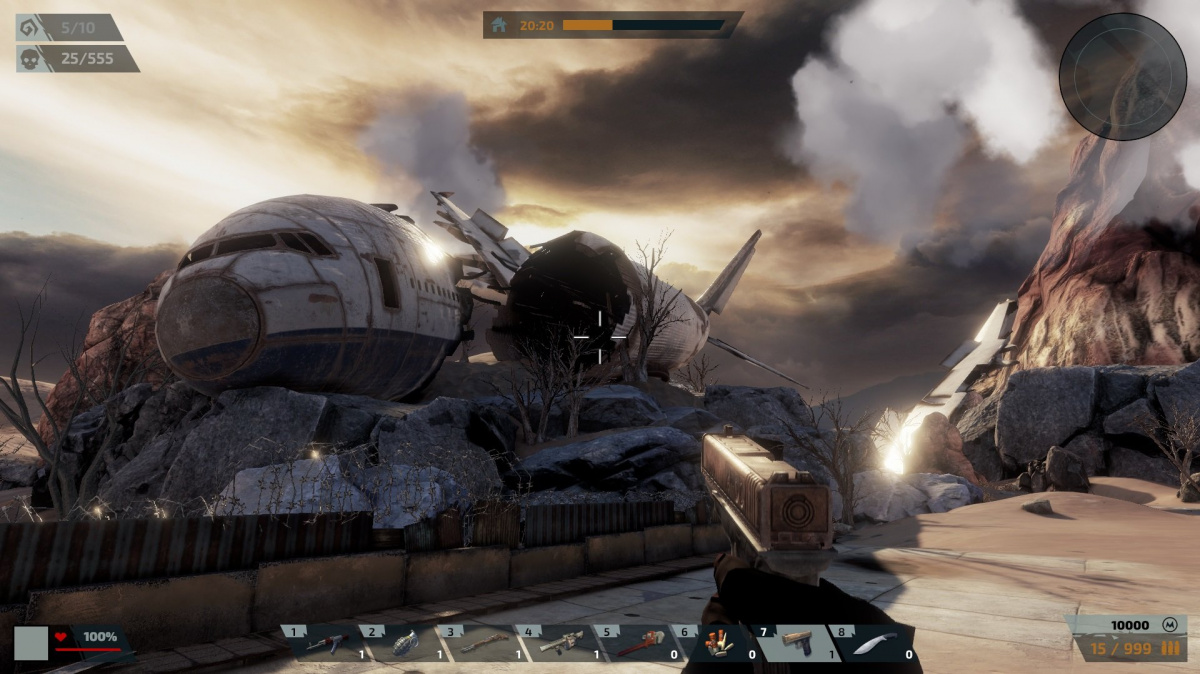Click the skull kill counter icon
Viewport: 1200px width, 674px height.
point(30,59)
